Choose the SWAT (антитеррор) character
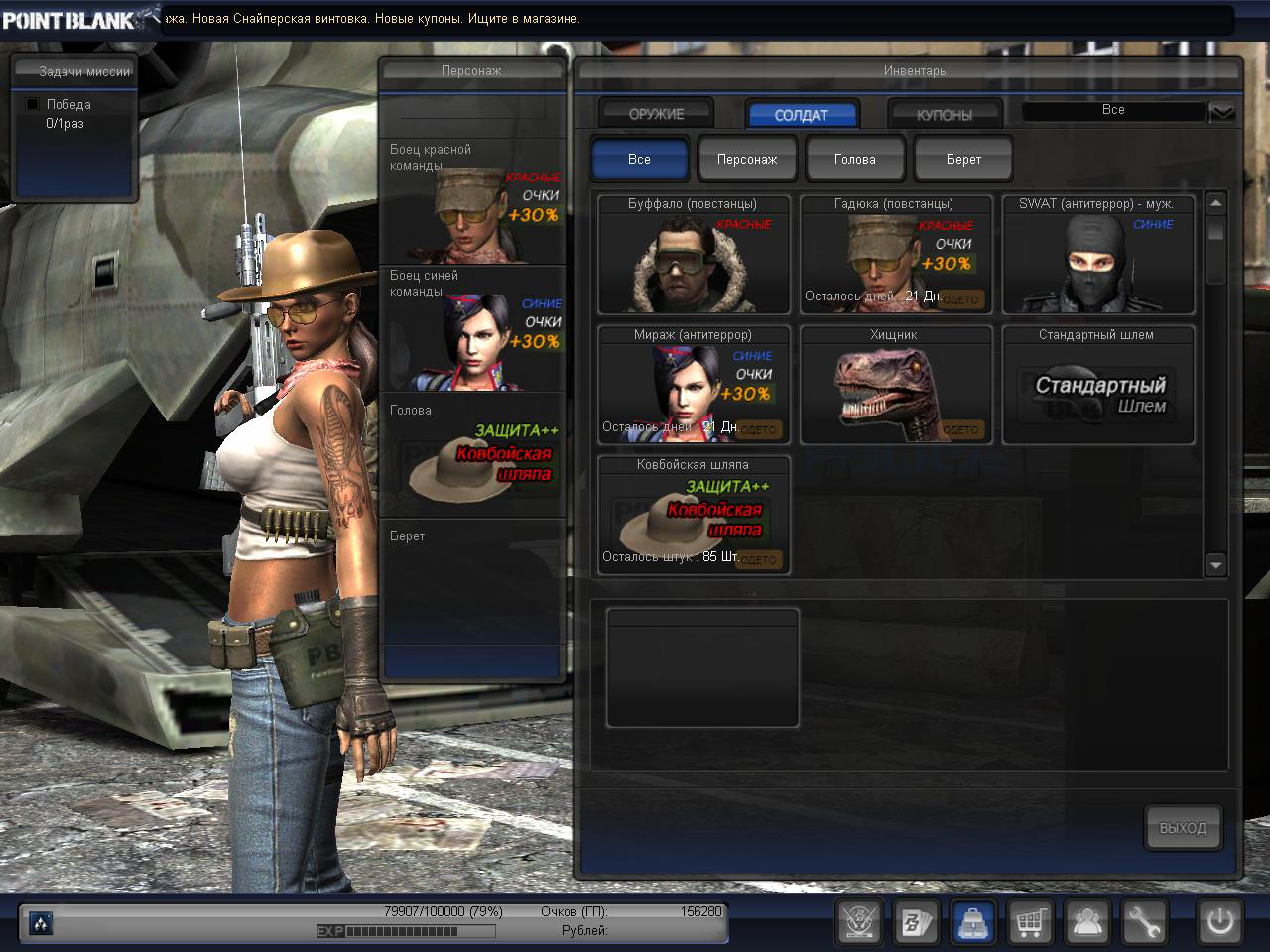Image resolution: width=1270 pixels, height=952 pixels. 1097,255
